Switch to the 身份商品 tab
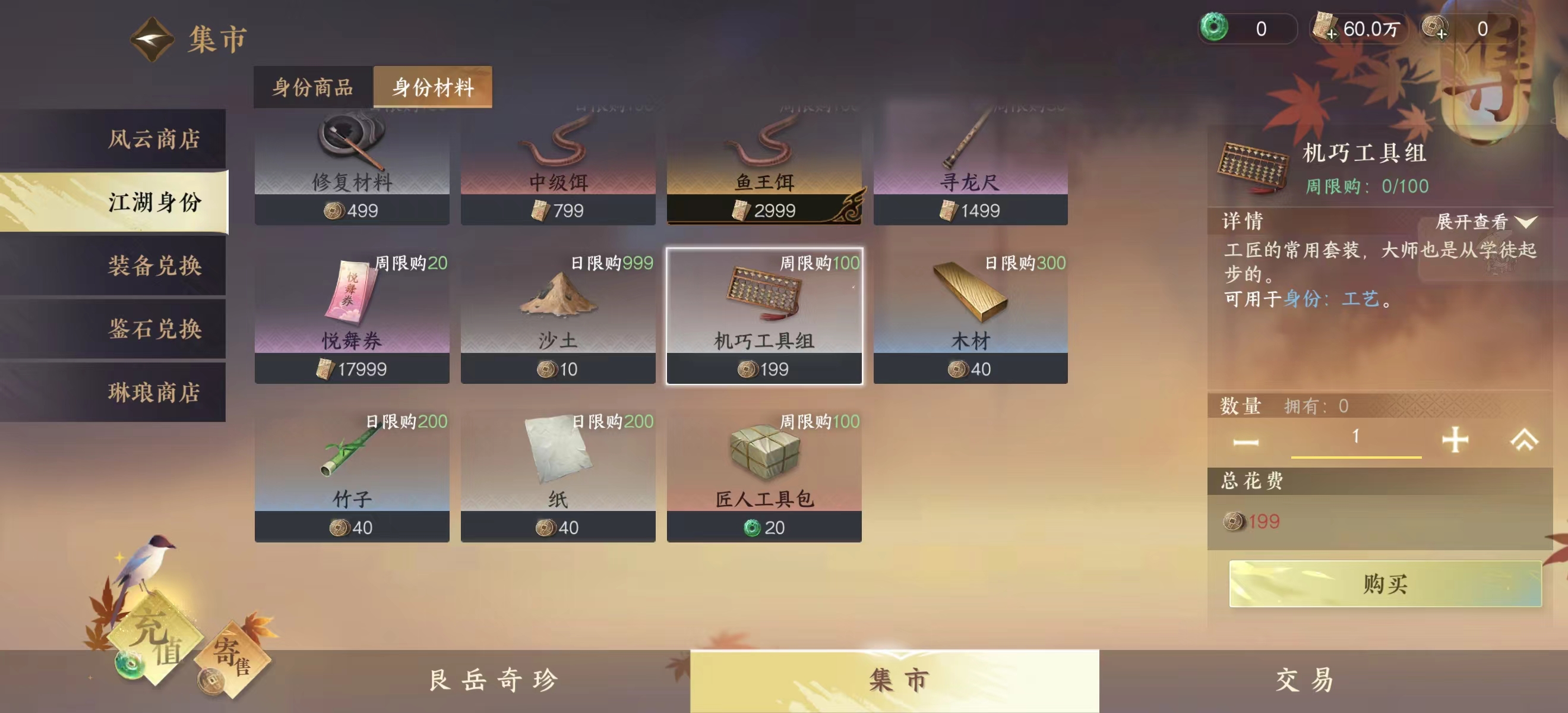Screen dimensions: 1568x713 (312, 87)
